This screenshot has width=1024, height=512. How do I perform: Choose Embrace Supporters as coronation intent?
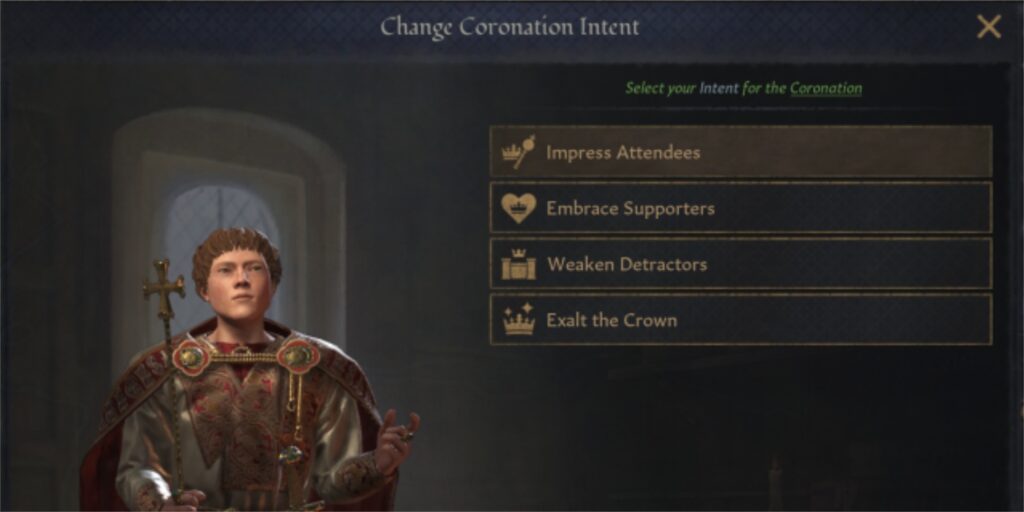[x=740, y=208]
